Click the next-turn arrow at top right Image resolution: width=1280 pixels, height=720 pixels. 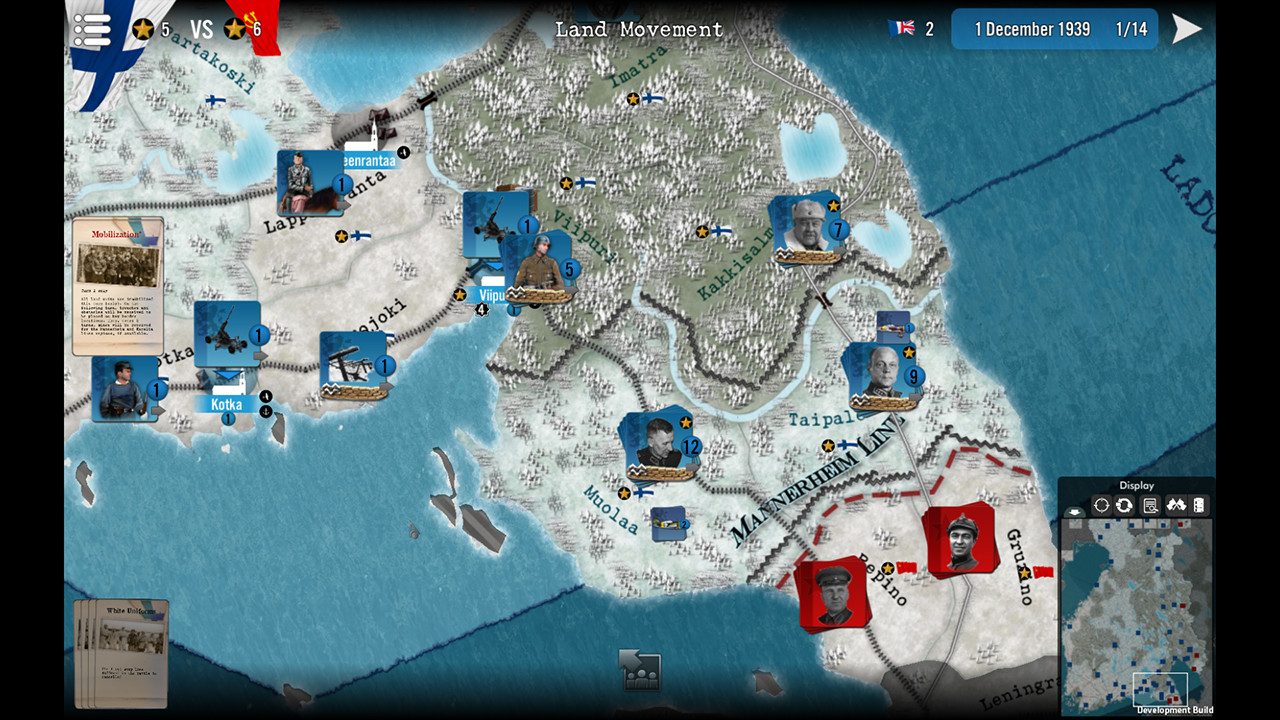pyautogui.click(x=1186, y=28)
